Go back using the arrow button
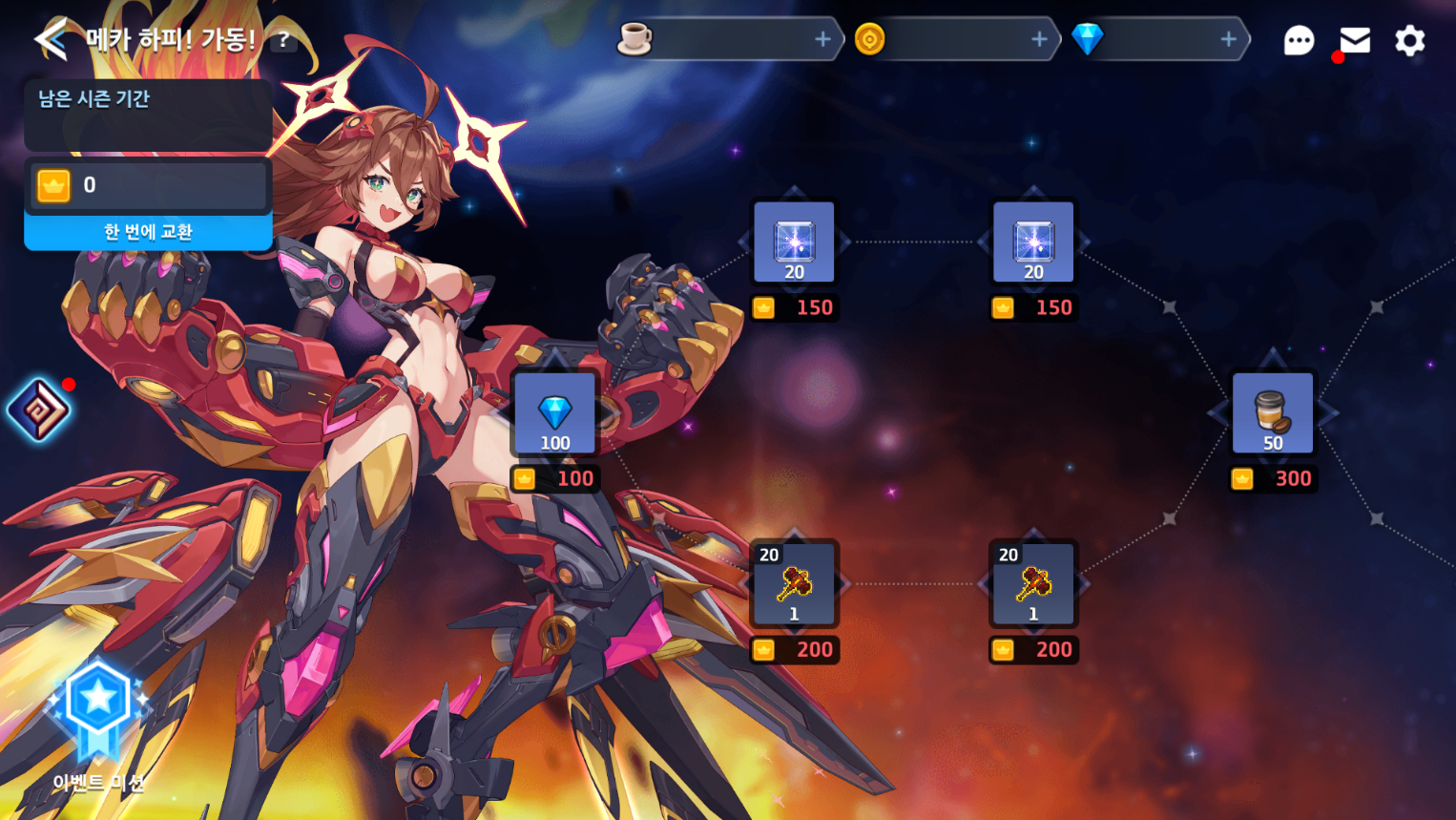Viewport: 1456px width, 820px height. click(51, 39)
